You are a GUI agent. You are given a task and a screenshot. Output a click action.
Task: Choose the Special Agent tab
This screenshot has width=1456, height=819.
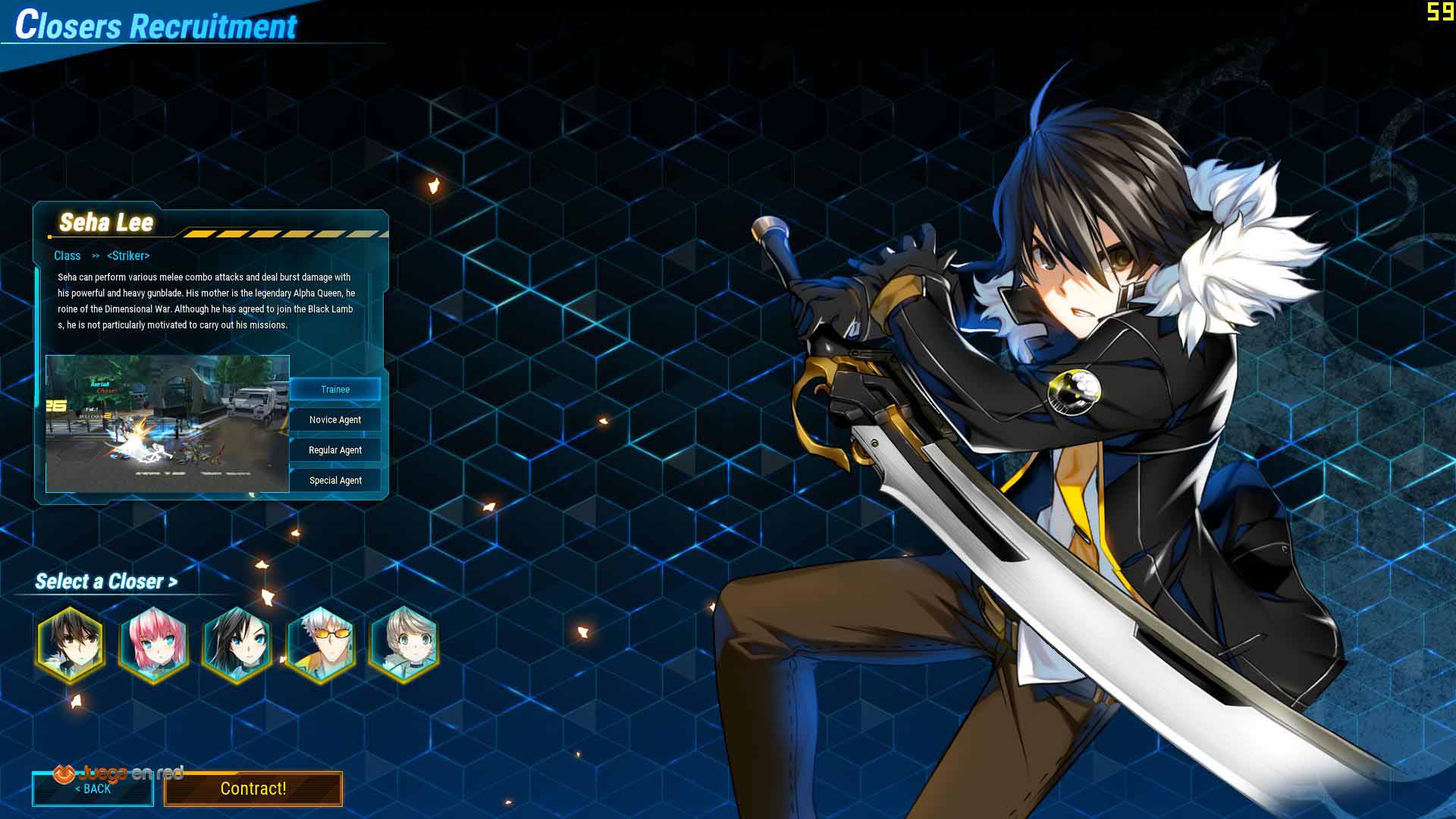click(335, 480)
